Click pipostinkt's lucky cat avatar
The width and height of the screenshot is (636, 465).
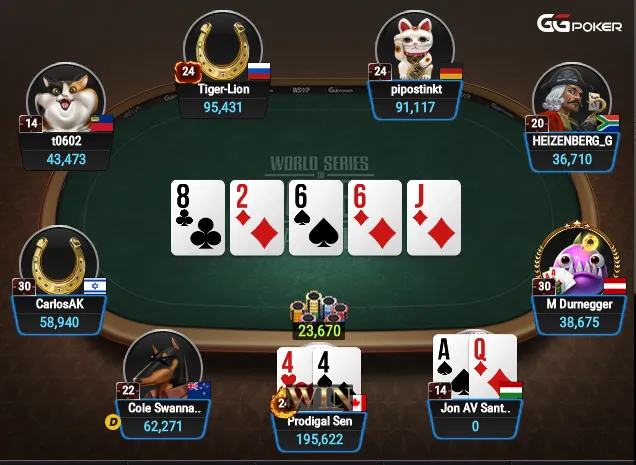point(415,48)
